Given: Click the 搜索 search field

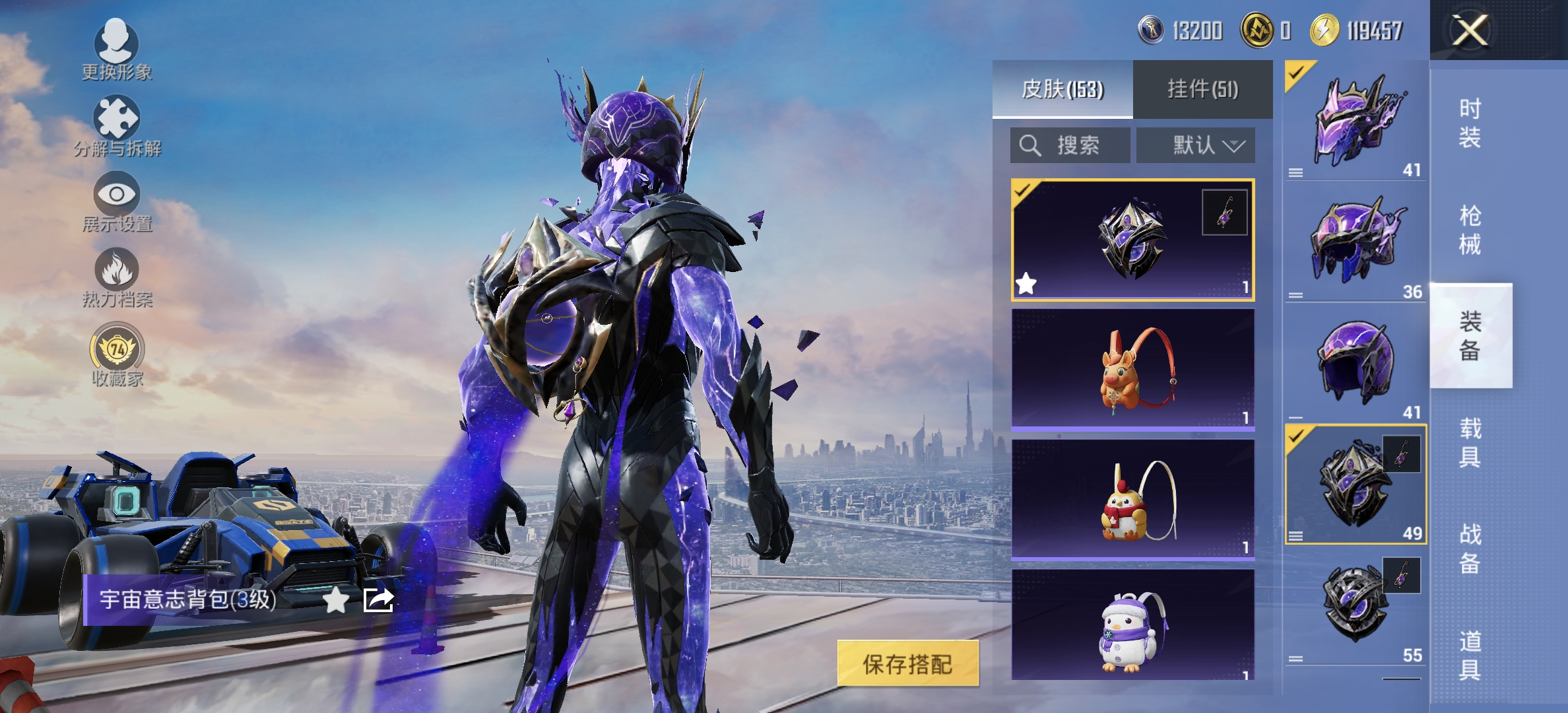Looking at the screenshot, I should 1070,145.
